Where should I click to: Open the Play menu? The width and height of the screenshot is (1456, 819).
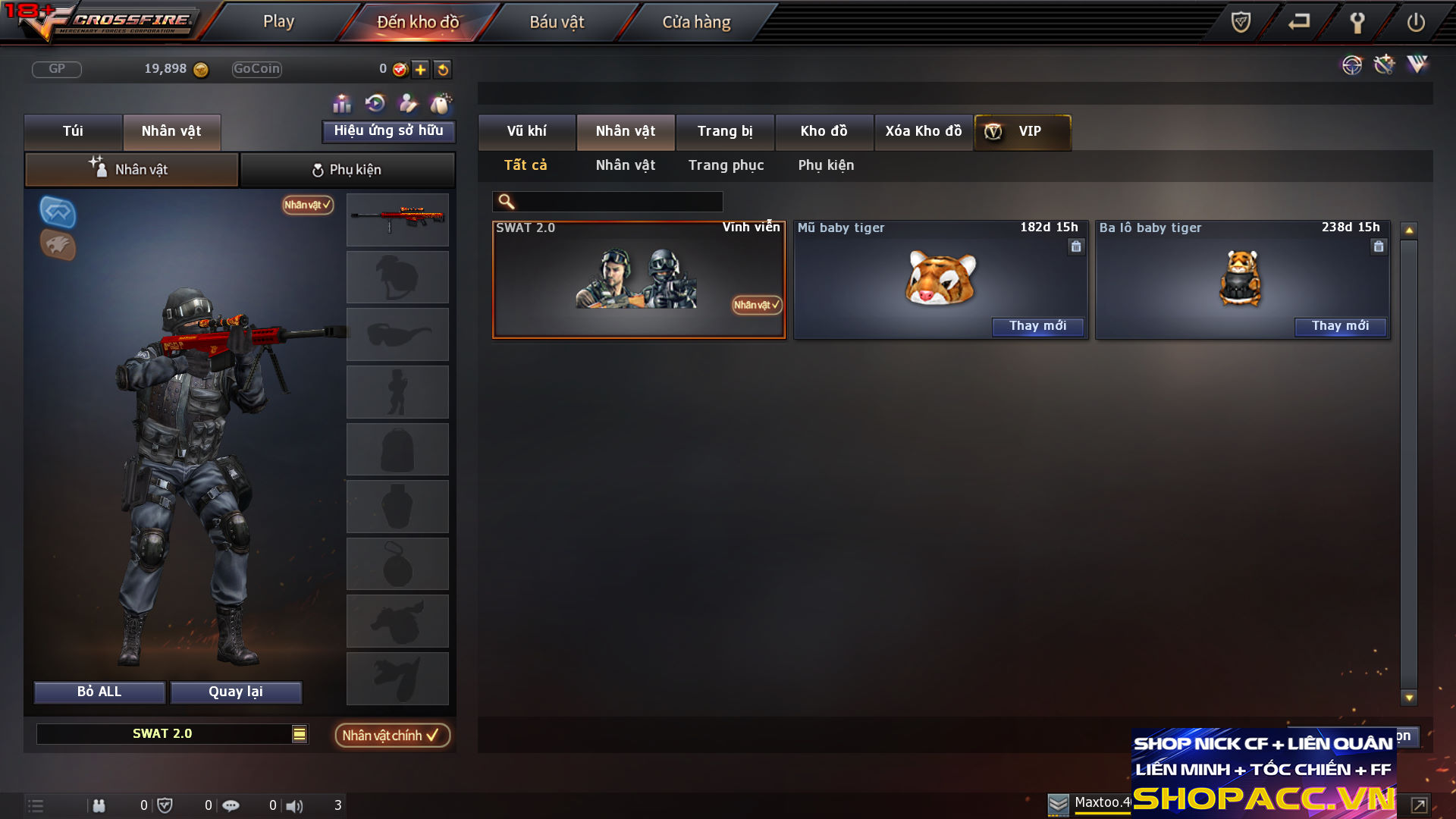278,22
